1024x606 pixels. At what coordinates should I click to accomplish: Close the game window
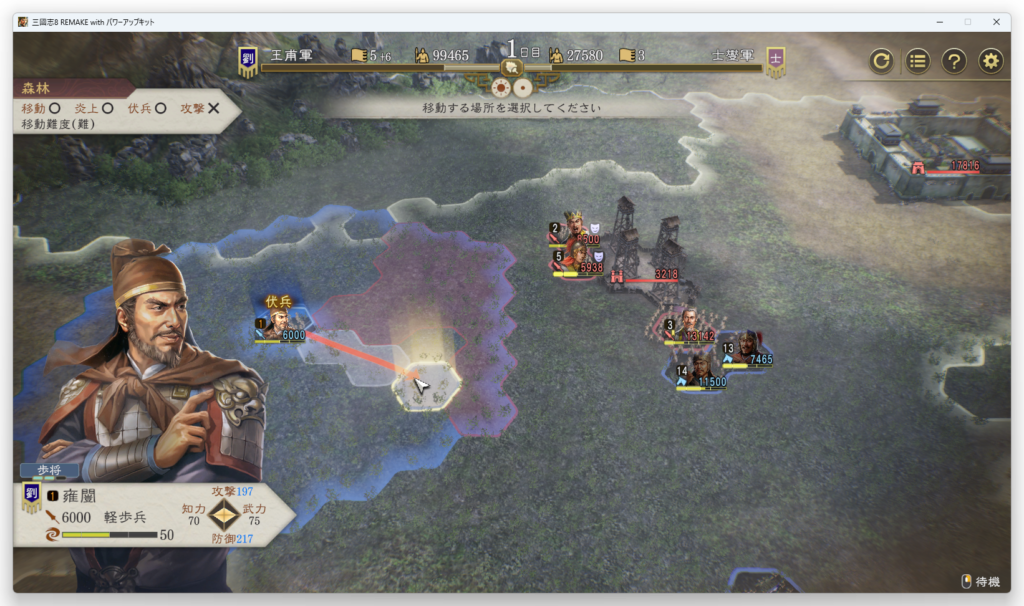click(x=996, y=21)
